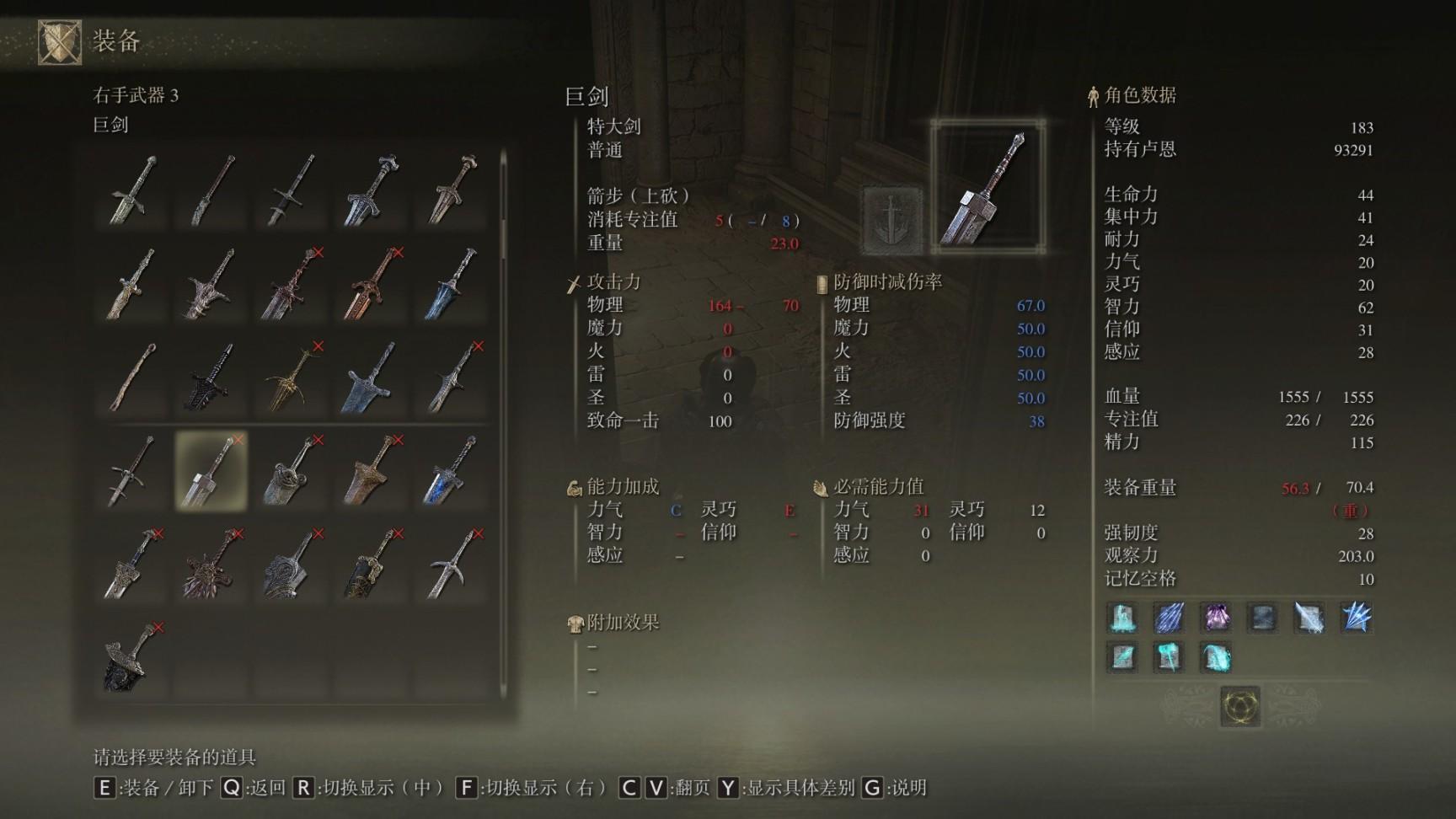1456x819 pixels.
Task: Click the golden Great Rune emblem
Action: pos(1239,706)
